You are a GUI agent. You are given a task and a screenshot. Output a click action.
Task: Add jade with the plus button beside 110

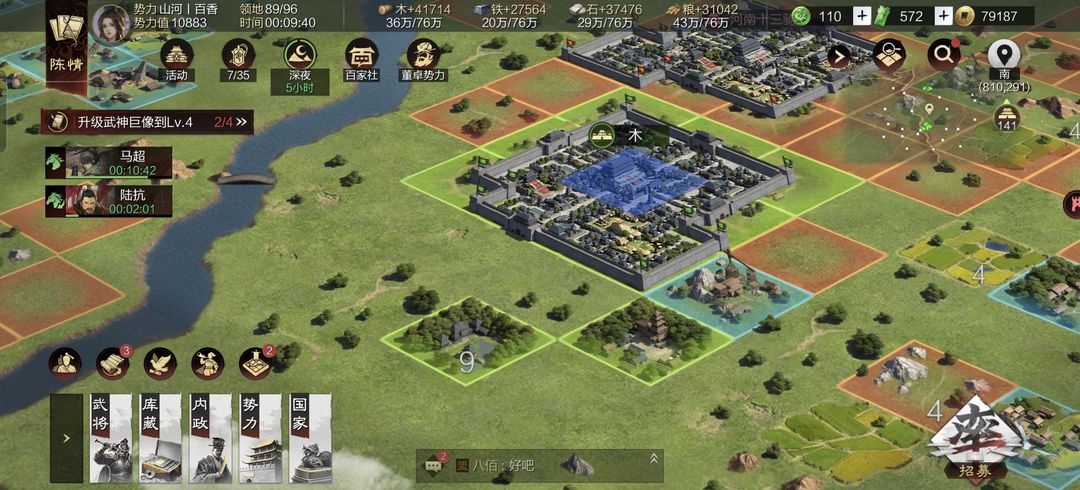(x=862, y=16)
